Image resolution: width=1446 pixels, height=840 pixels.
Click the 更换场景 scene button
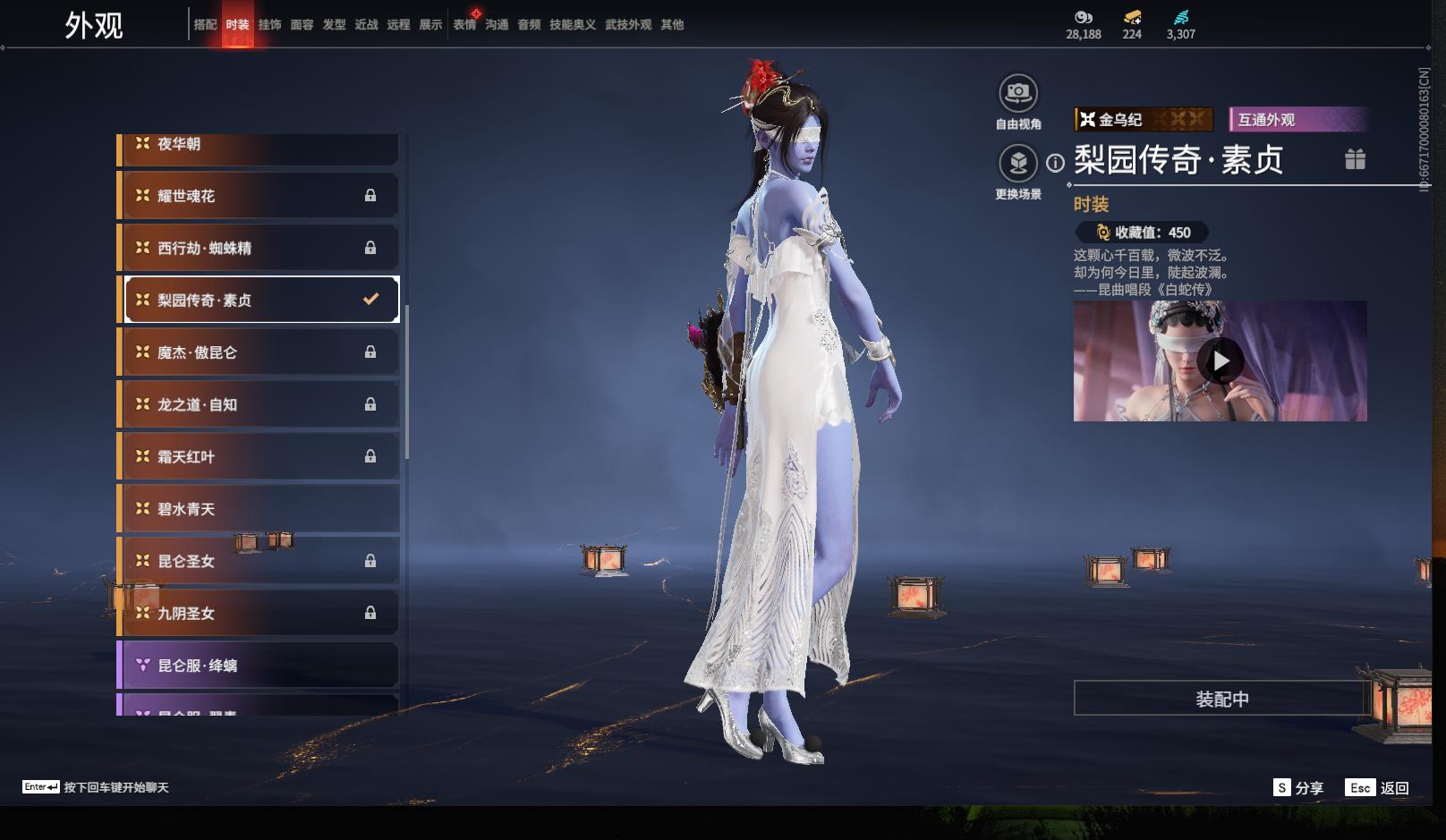[1018, 164]
